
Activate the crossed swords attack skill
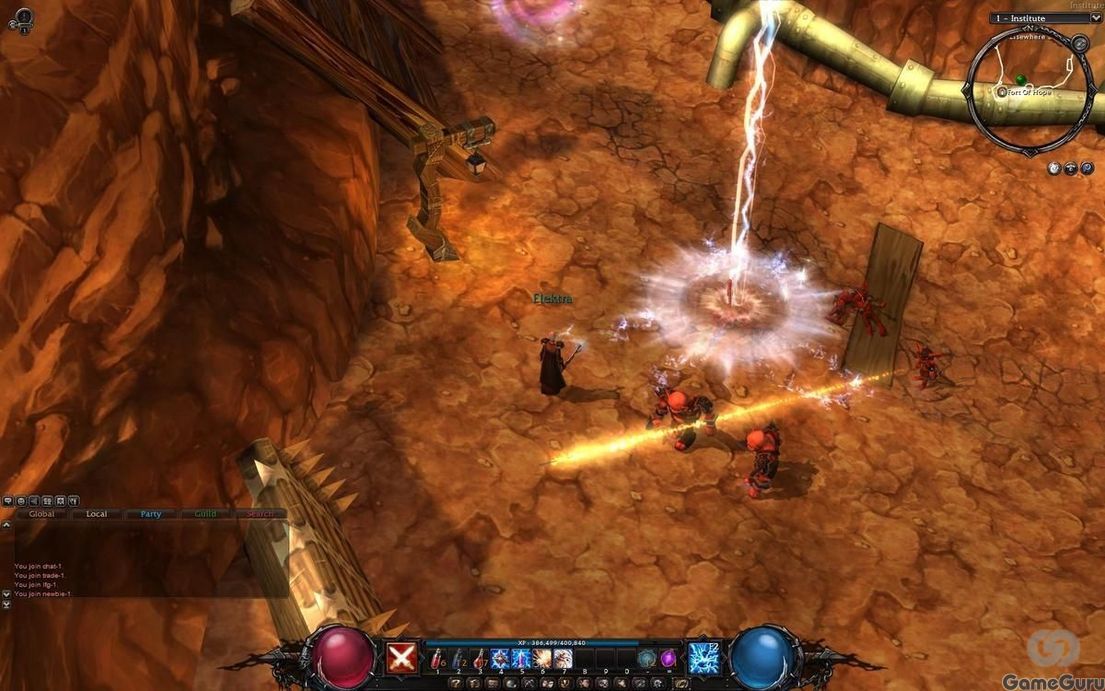click(x=402, y=659)
